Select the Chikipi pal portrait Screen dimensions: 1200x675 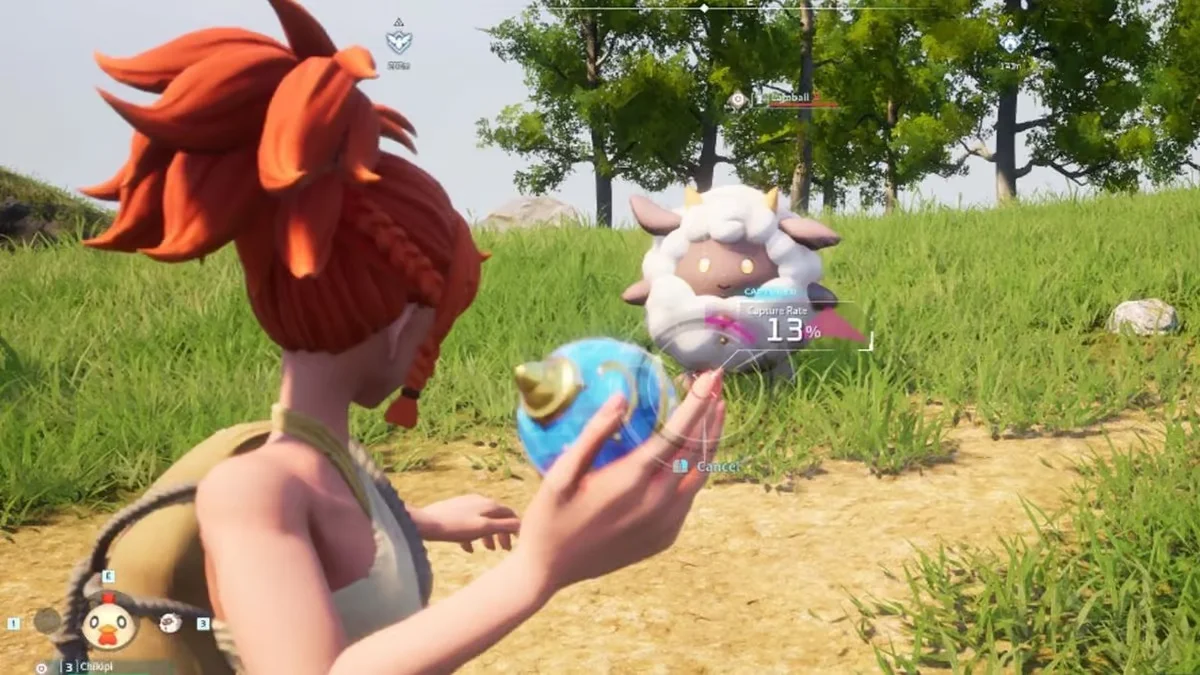[x=108, y=624]
